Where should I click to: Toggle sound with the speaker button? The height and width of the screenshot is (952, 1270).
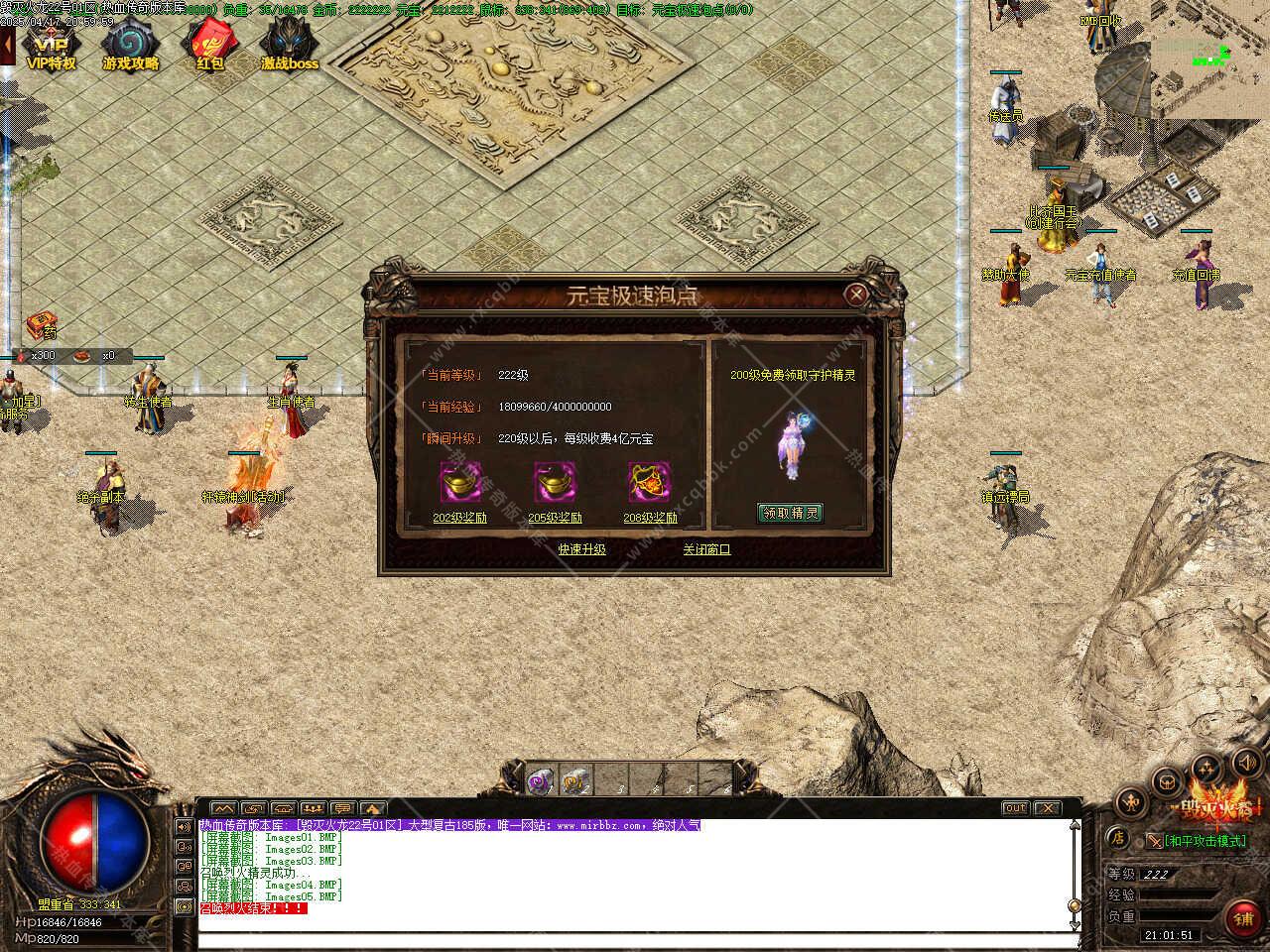pos(1246,763)
